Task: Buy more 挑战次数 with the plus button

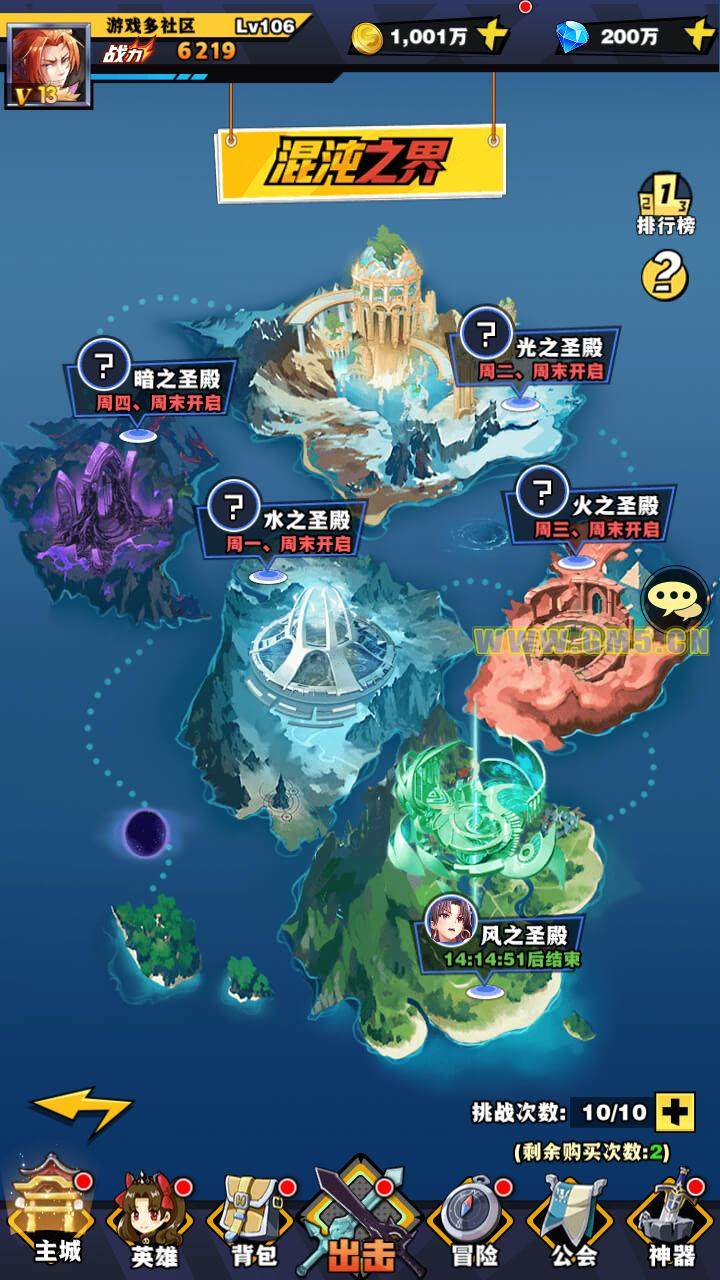Action: point(675,1111)
